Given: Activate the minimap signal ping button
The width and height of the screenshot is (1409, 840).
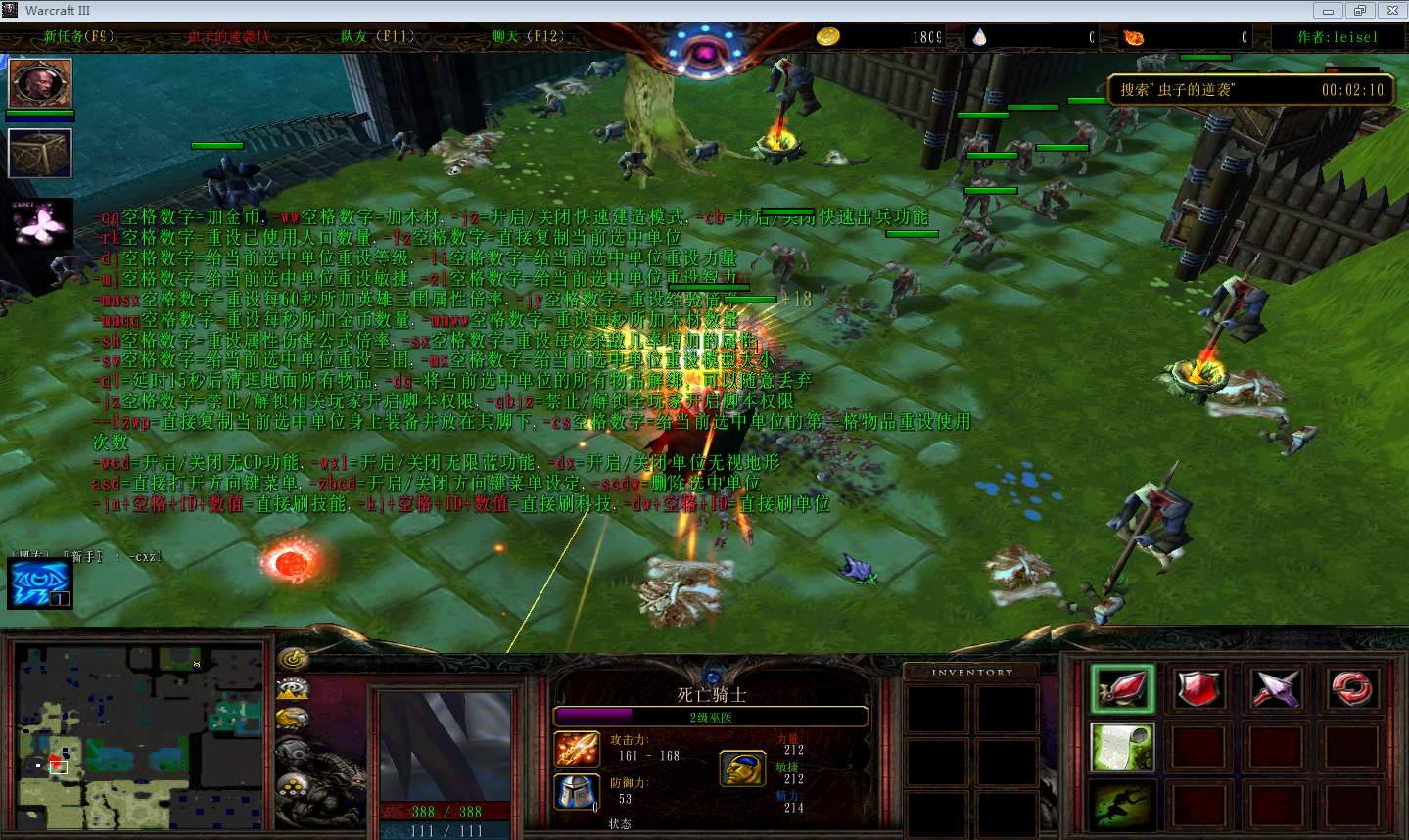Looking at the screenshot, I should [x=293, y=659].
